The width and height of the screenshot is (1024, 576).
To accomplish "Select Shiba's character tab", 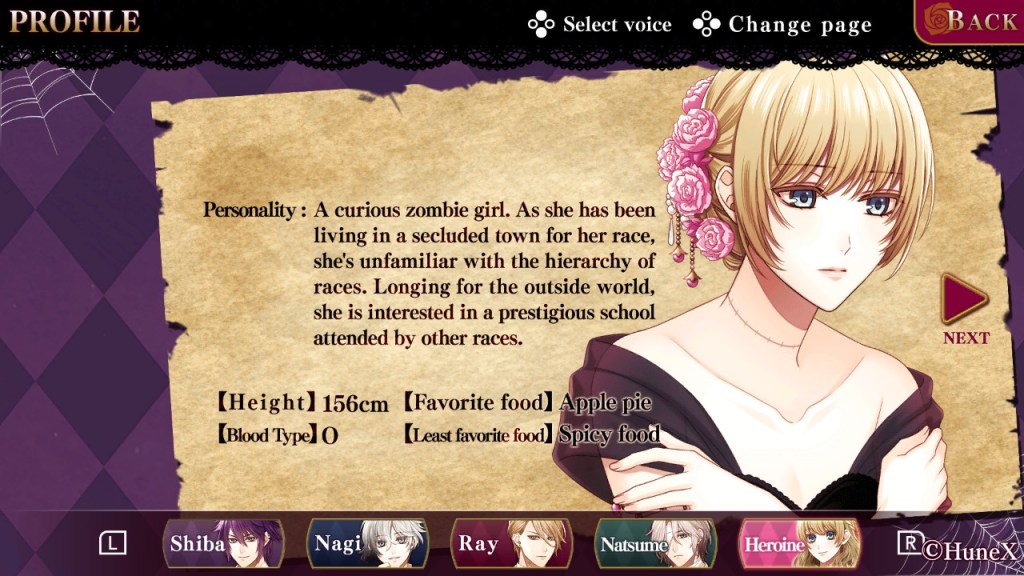I will coord(223,544).
